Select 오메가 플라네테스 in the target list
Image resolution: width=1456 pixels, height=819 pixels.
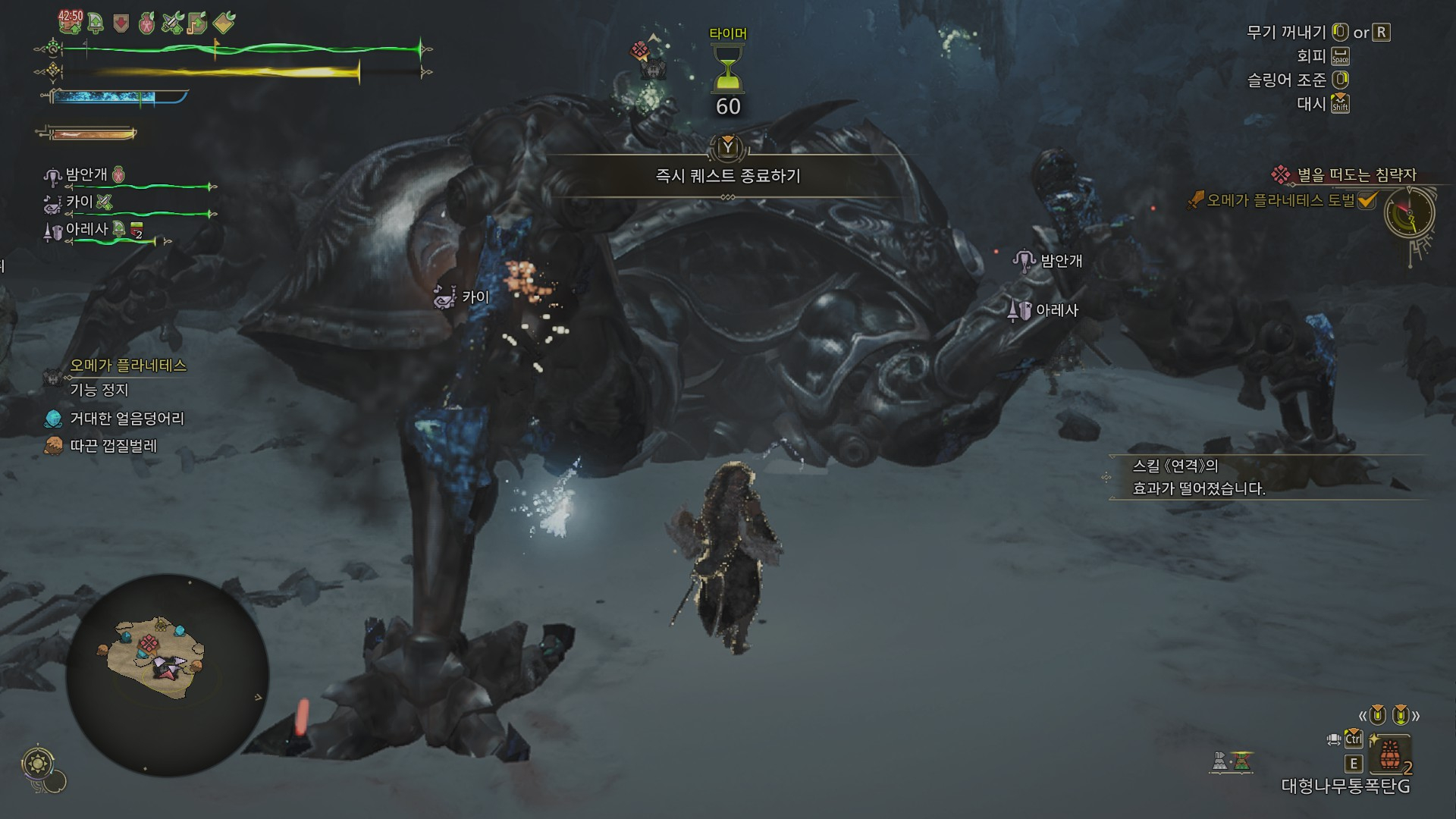pyautogui.click(x=127, y=366)
